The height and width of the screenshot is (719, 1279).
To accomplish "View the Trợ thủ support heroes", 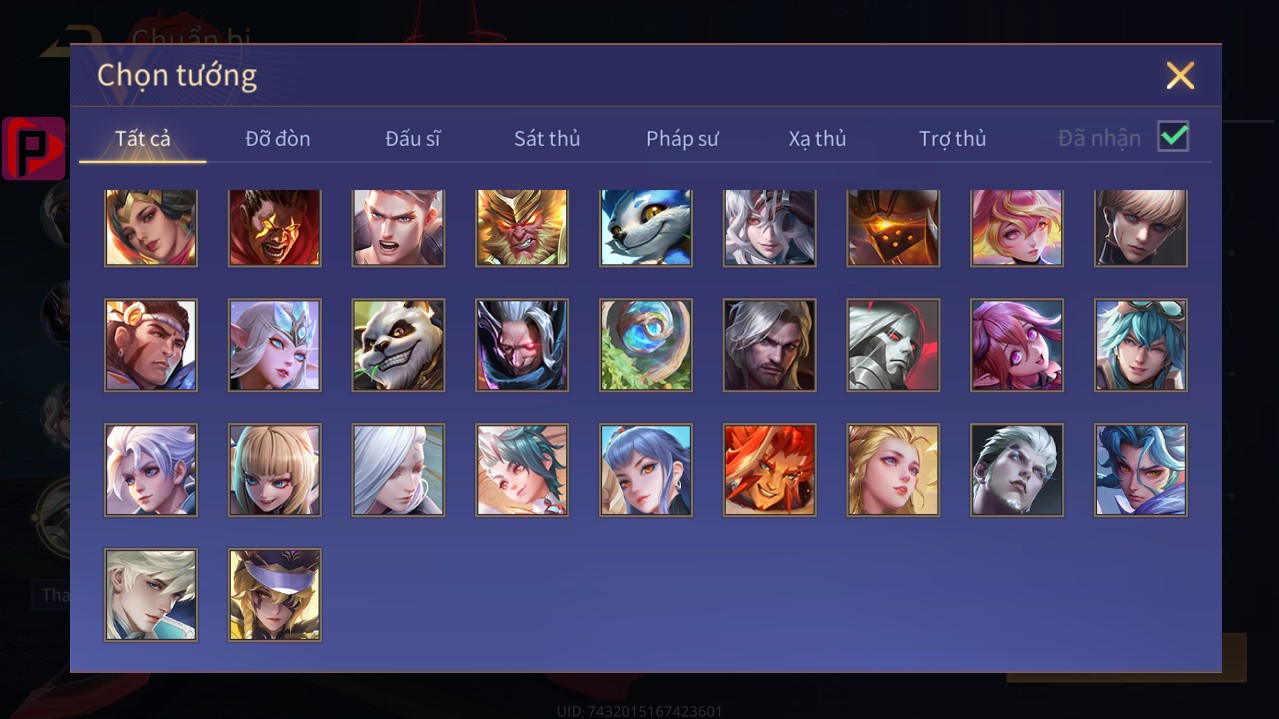I will click(952, 139).
